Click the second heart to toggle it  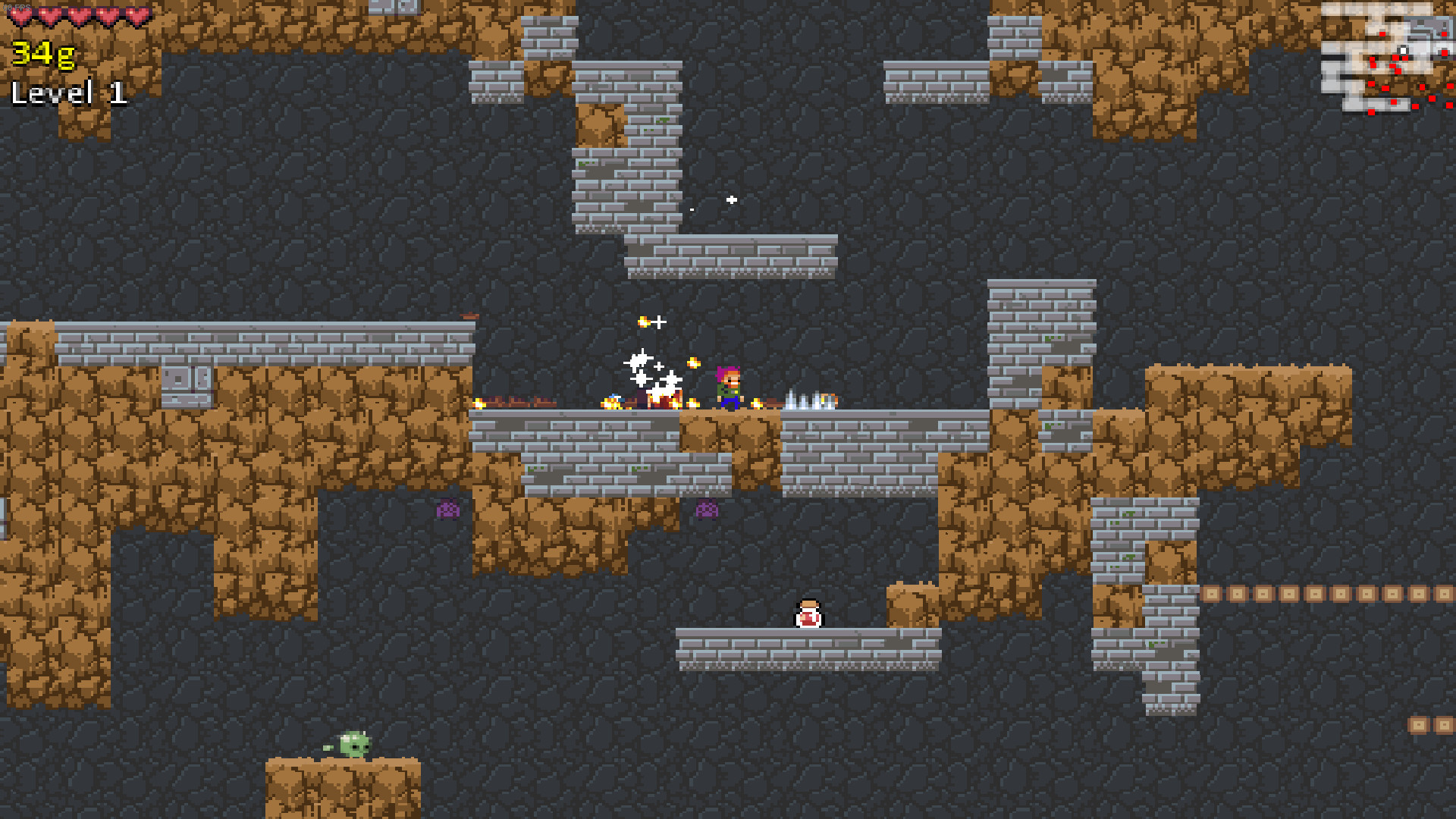point(49,17)
